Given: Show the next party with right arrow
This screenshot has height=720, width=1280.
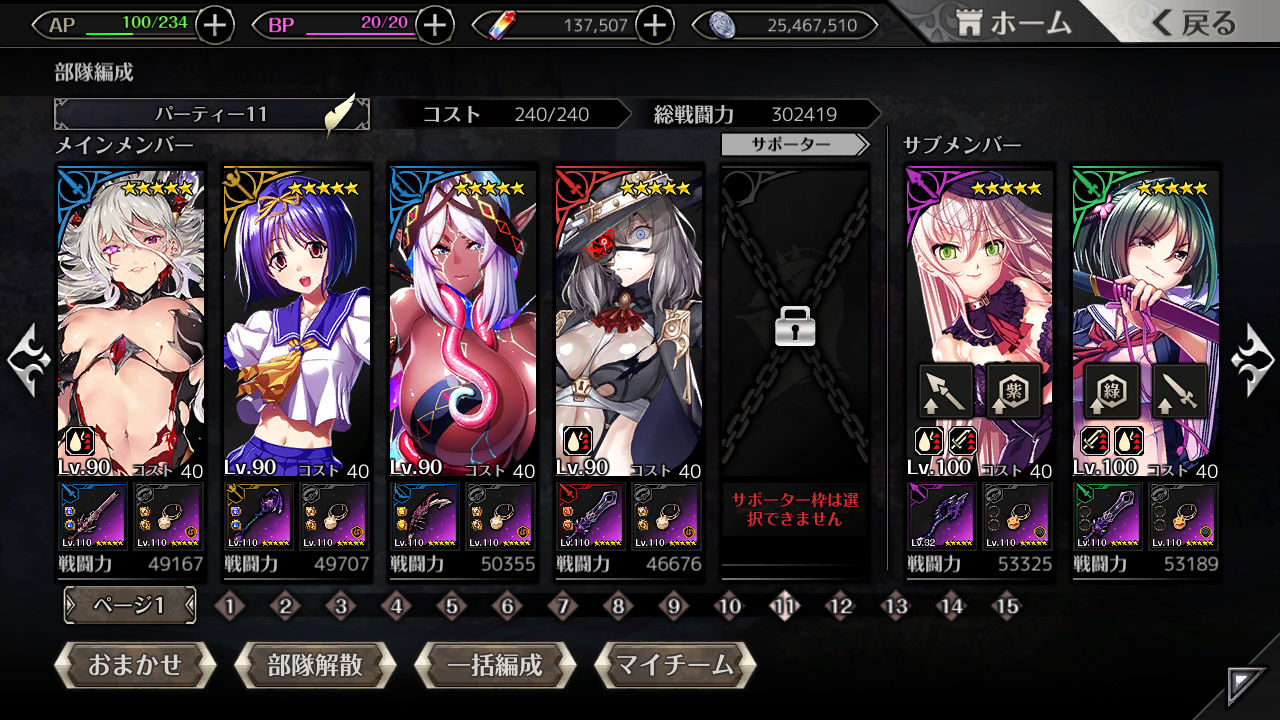Looking at the screenshot, I should [1253, 360].
